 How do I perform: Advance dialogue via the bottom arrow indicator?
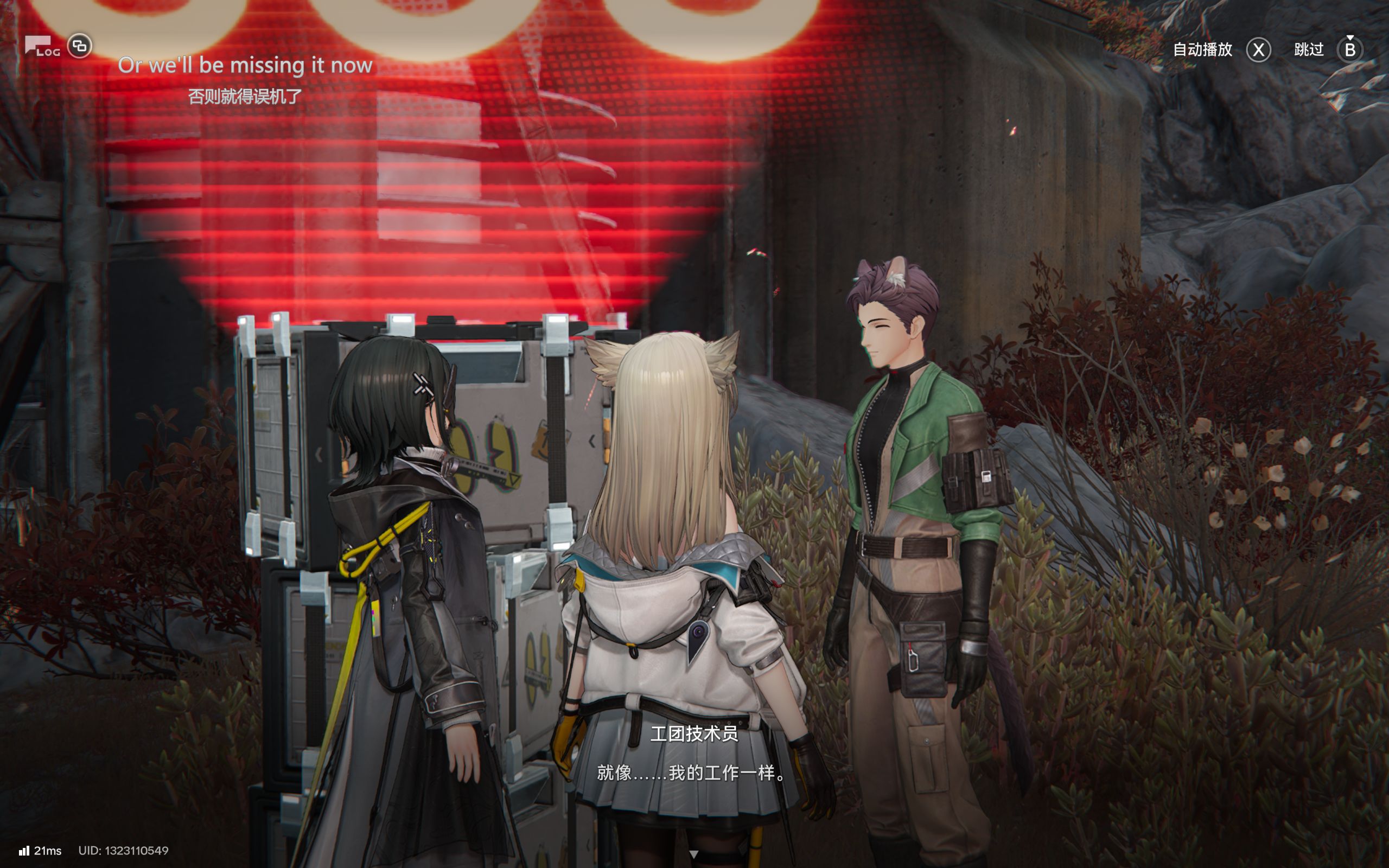click(x=693, y=854)
